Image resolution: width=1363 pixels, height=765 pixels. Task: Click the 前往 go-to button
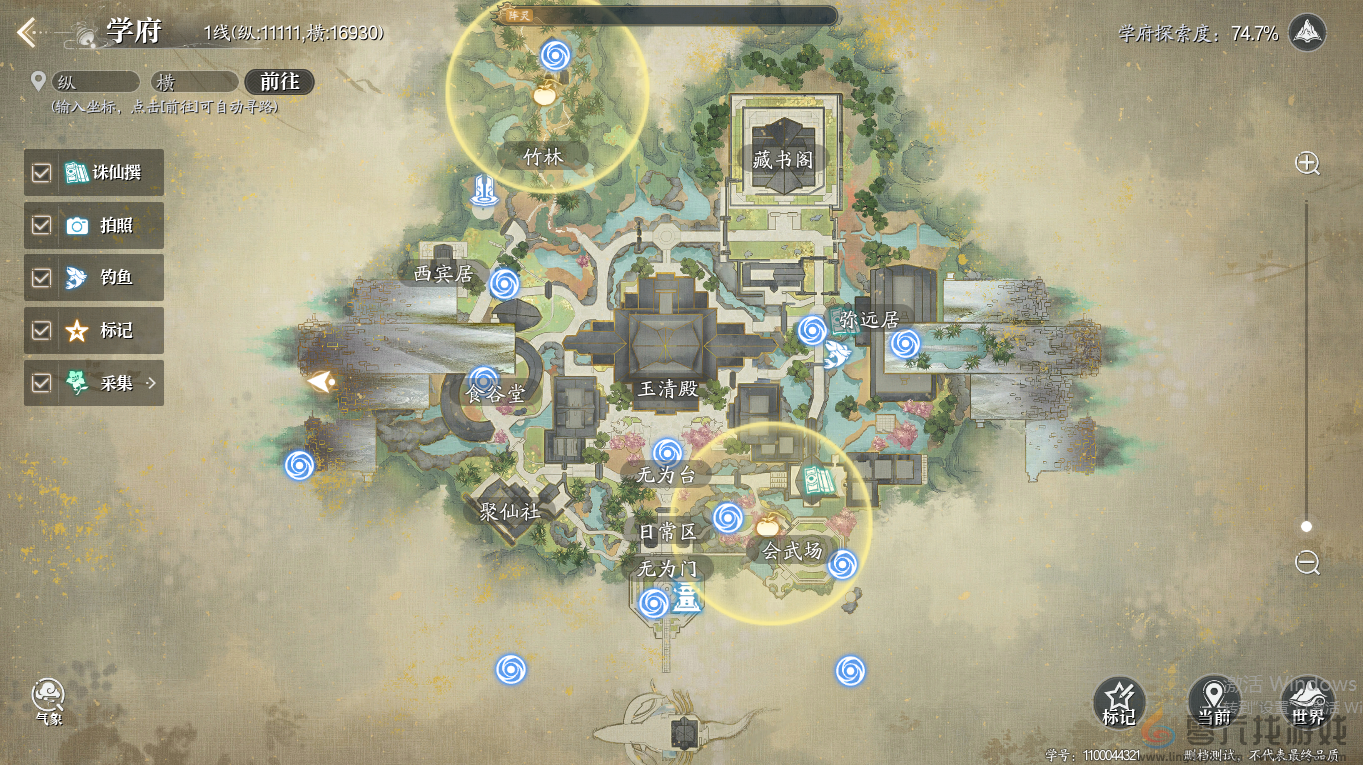(279, 82)
